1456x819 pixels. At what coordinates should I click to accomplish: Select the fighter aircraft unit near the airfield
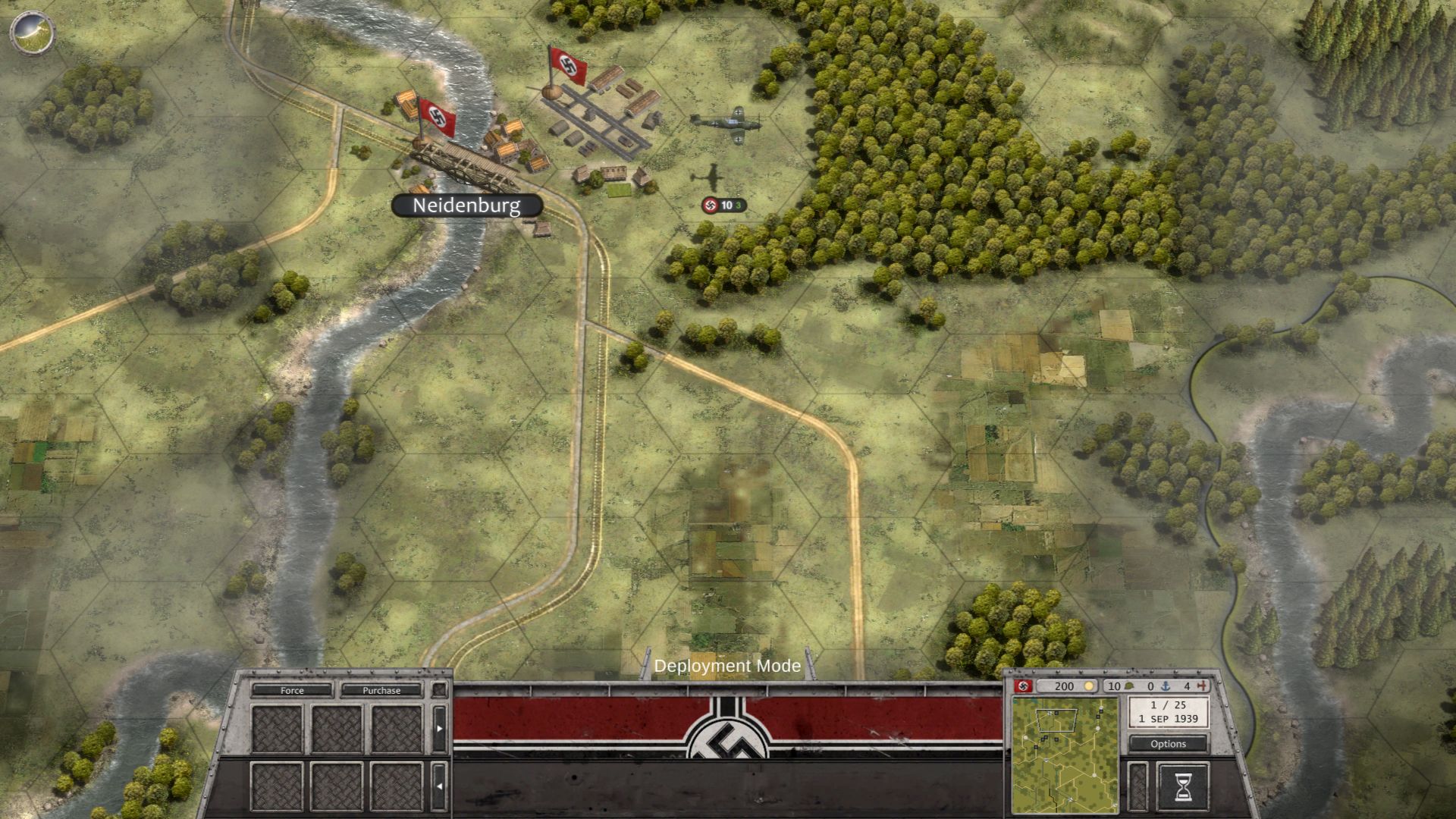point(728,123)
